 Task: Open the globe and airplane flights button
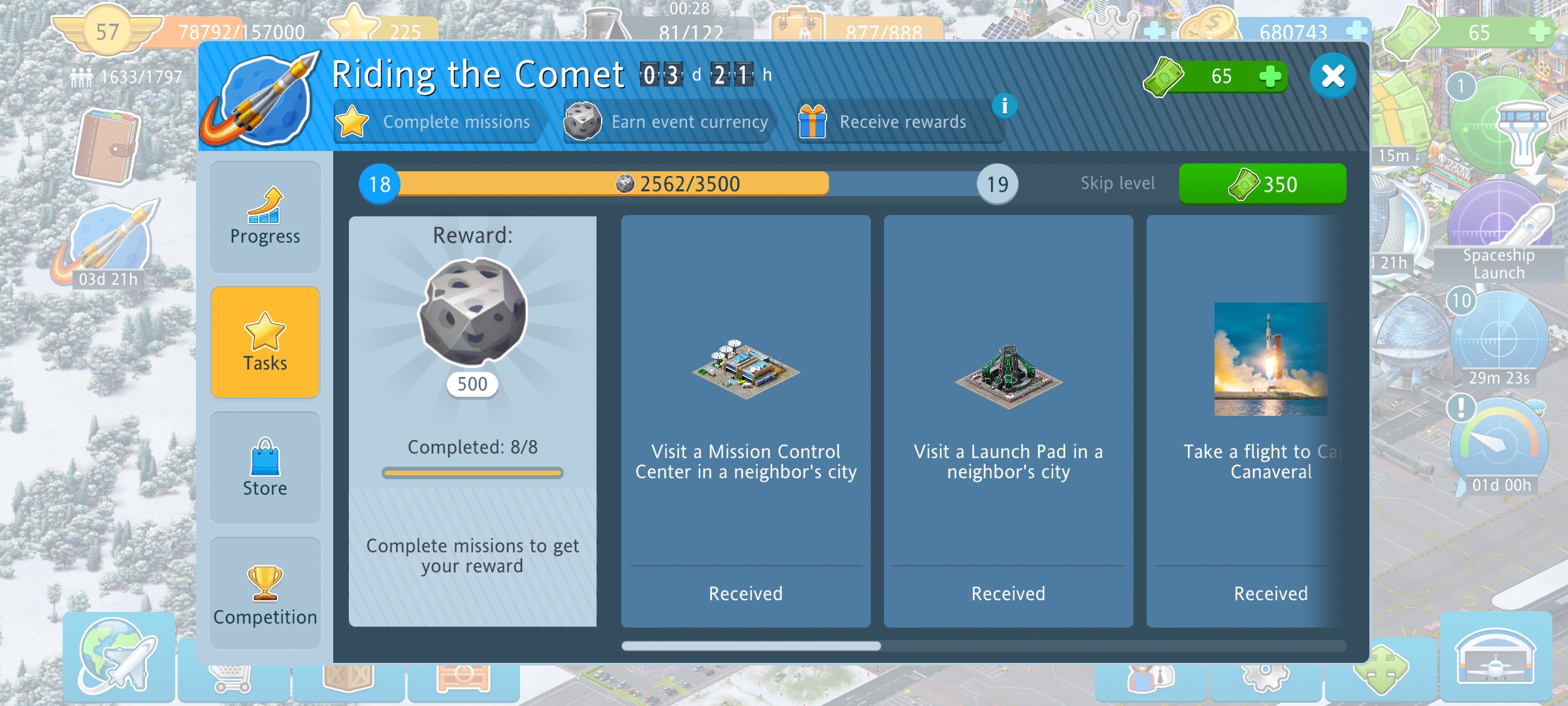tap(119, 656)
